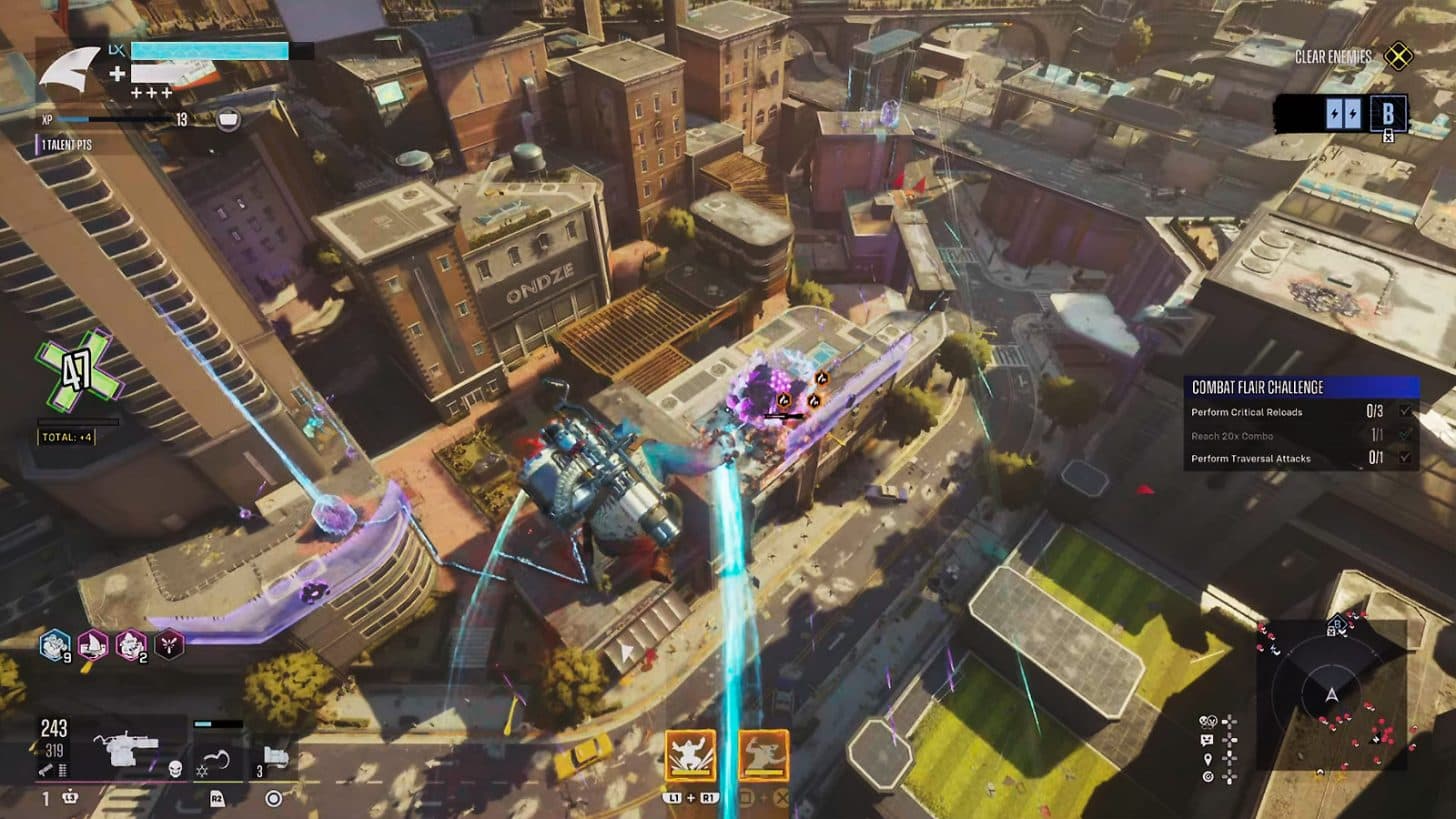Click the B rank combo grade box
The height and width of the screenshot is (819, 1456).
pos(1388,113)
